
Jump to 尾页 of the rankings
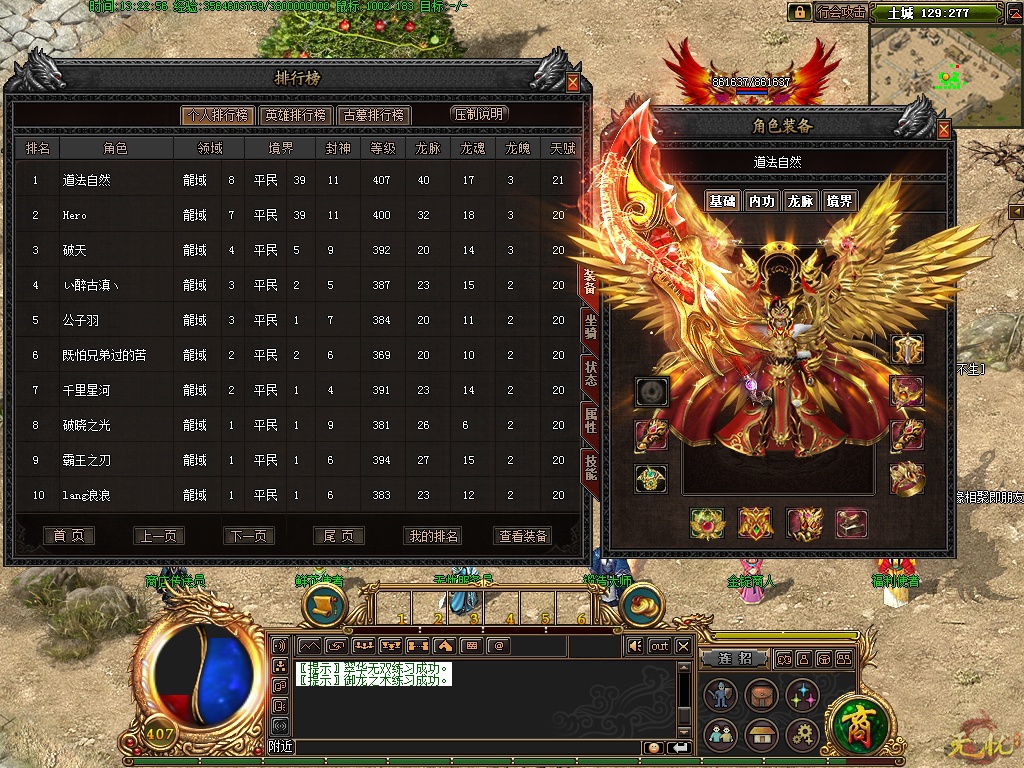click(338, 536)
